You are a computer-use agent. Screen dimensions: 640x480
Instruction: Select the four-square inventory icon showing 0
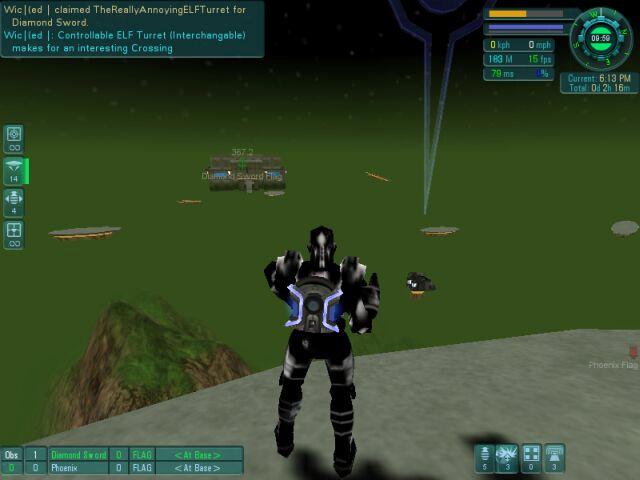tap(531, 457)
